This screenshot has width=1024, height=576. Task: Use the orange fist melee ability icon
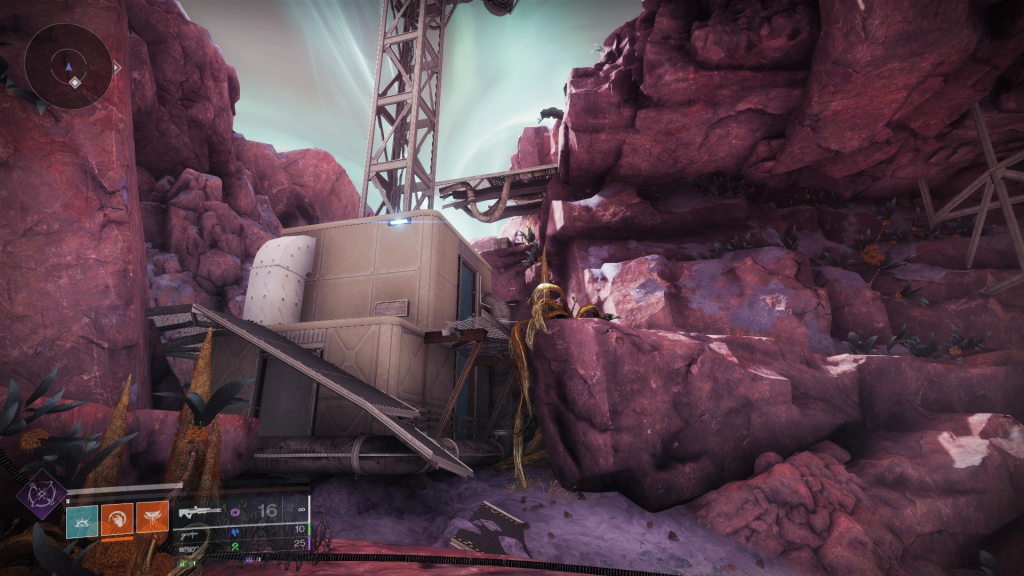tap(117, 518)
